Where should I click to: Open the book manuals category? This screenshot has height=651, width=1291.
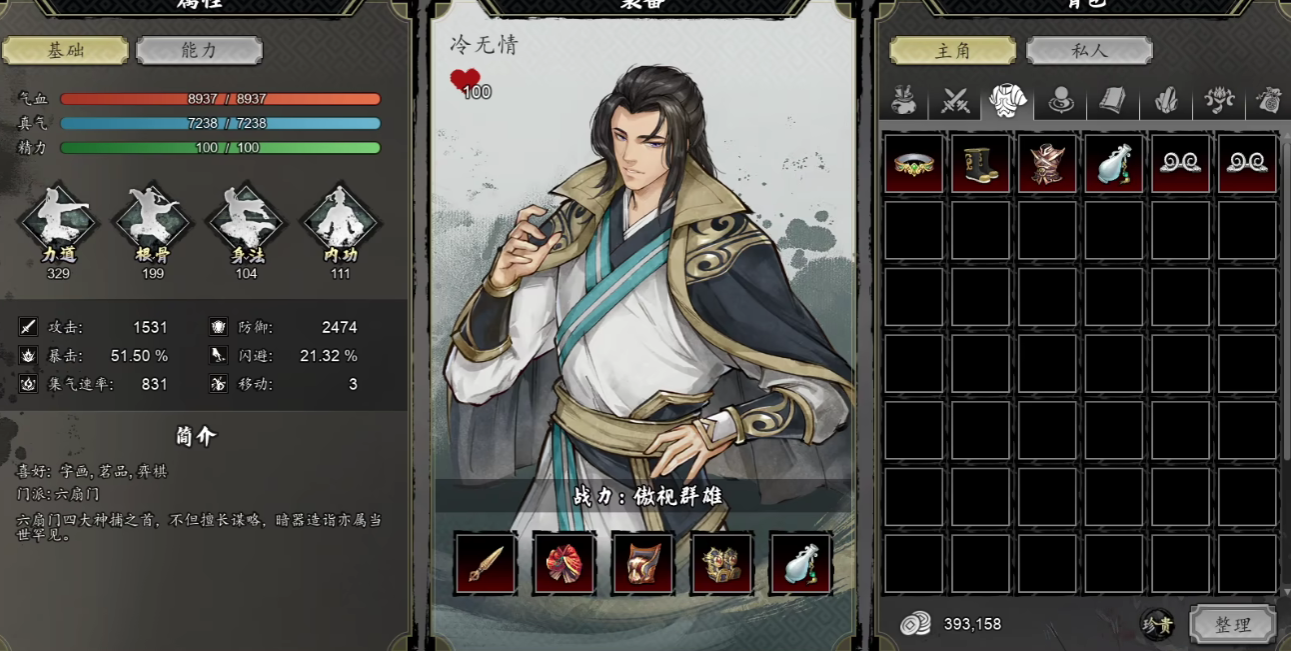click(1112, 100)
